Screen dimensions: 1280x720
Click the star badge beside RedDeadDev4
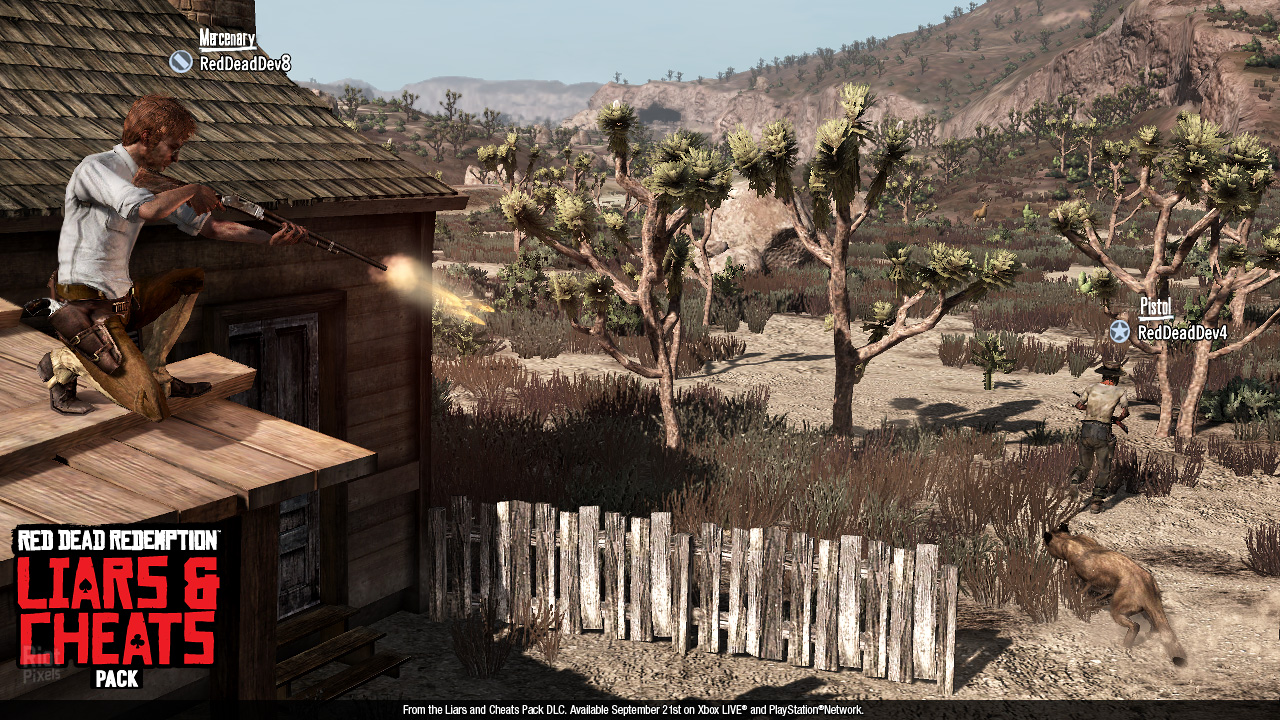(1119, 331)
